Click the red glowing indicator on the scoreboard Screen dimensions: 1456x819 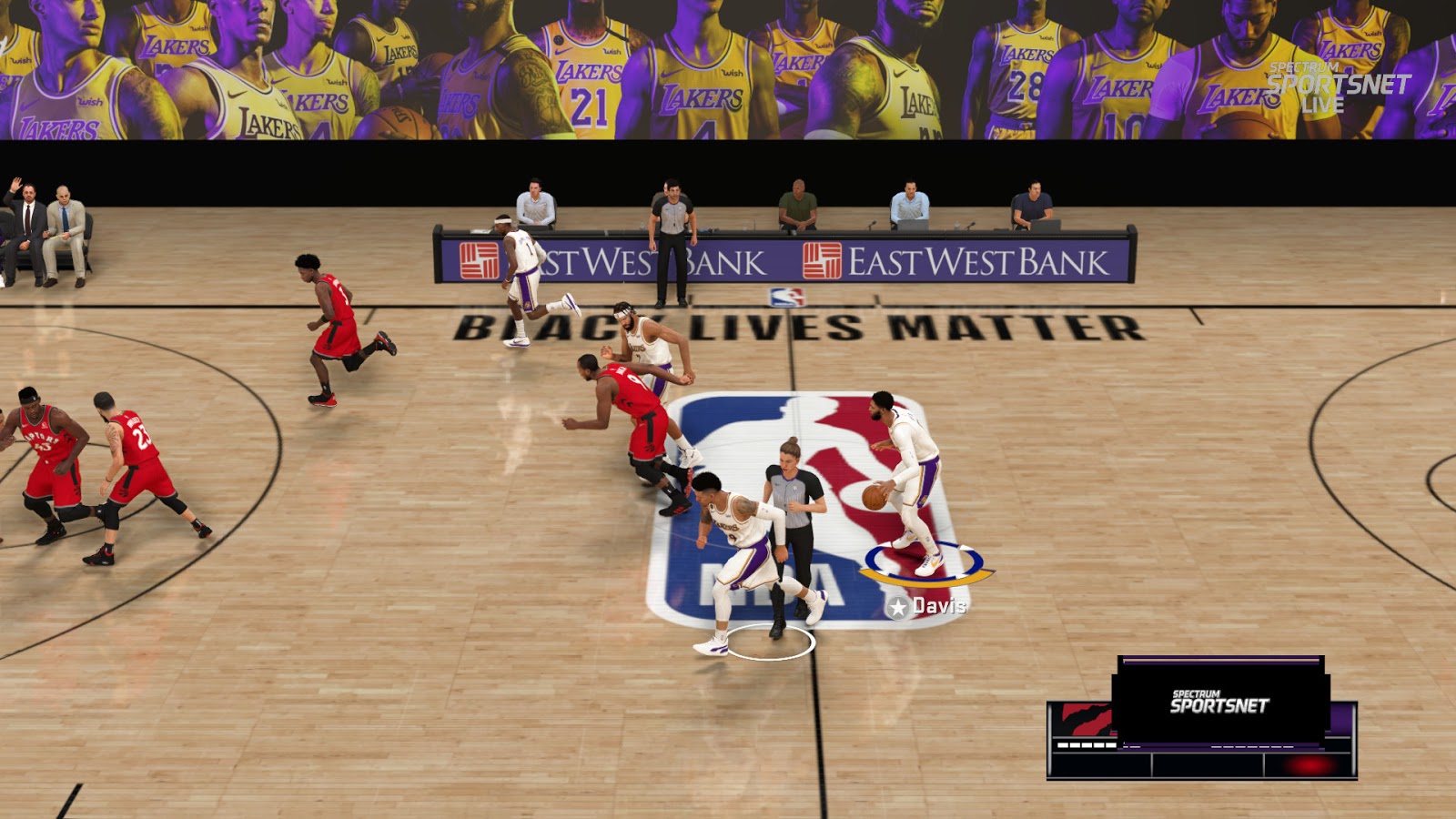click(1308, 766)
